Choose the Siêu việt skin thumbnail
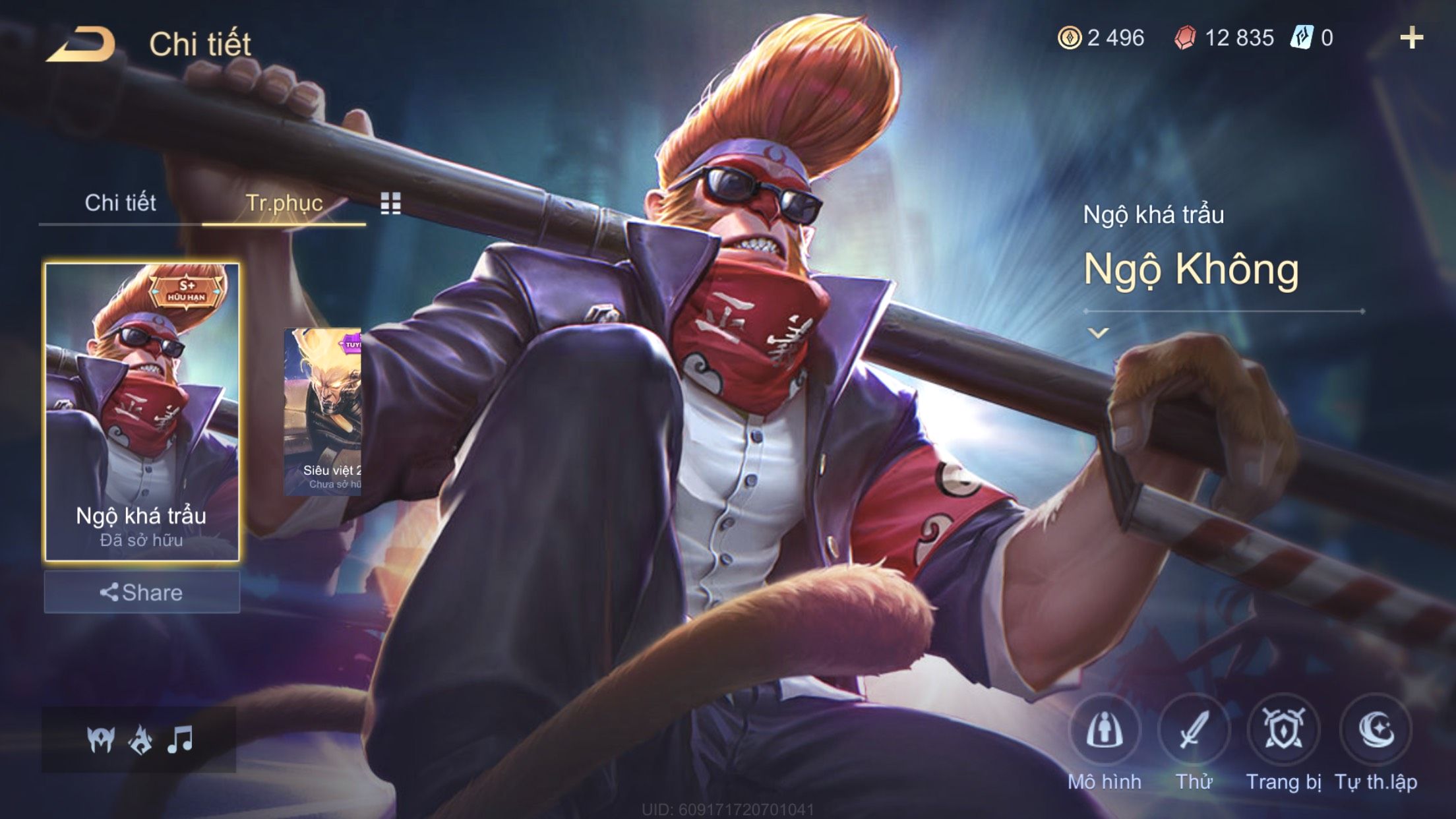 click(x=323, y=411)
